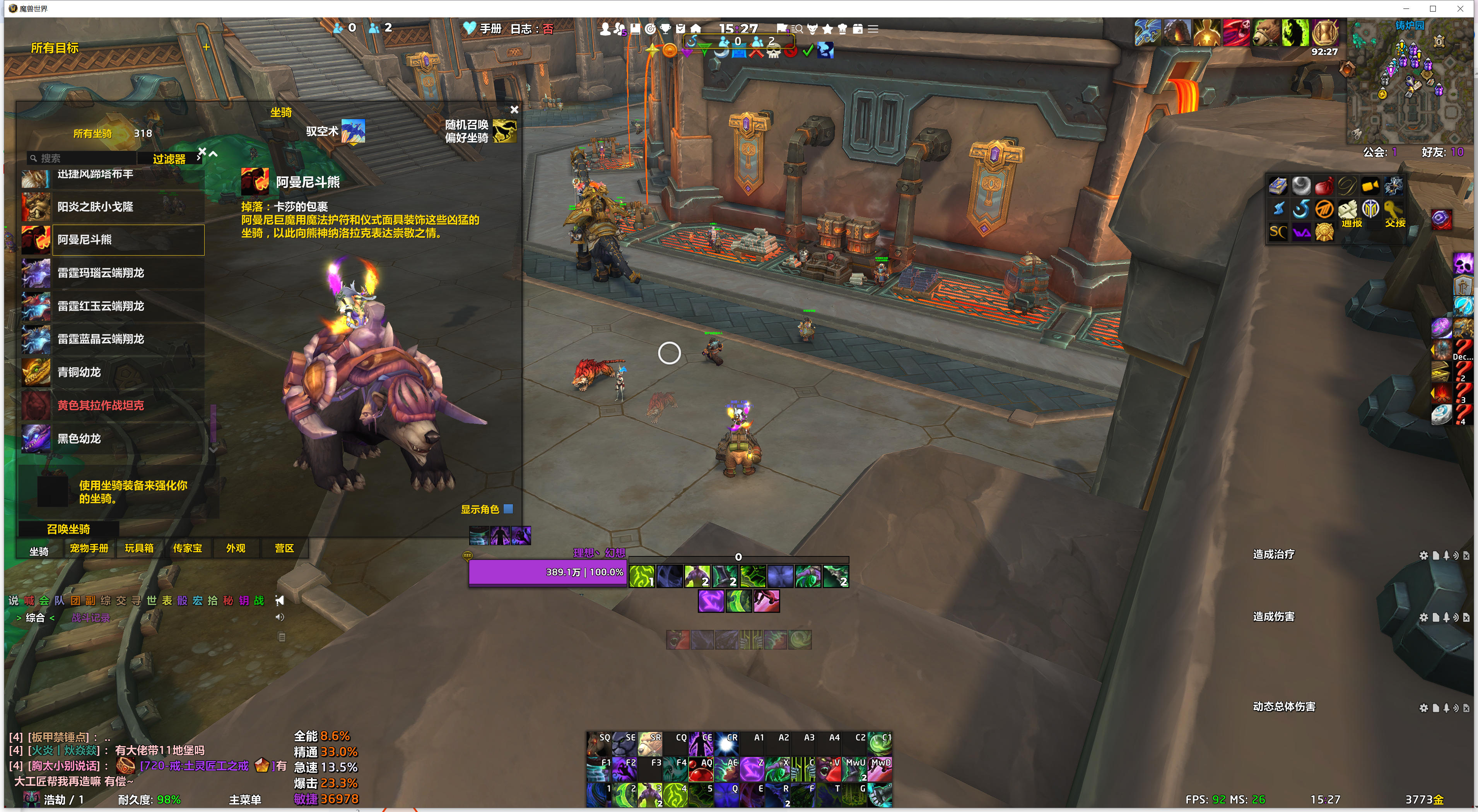
Task: Activate the 驭空术 skyriding icon
Action: click(x=353, y=131)
